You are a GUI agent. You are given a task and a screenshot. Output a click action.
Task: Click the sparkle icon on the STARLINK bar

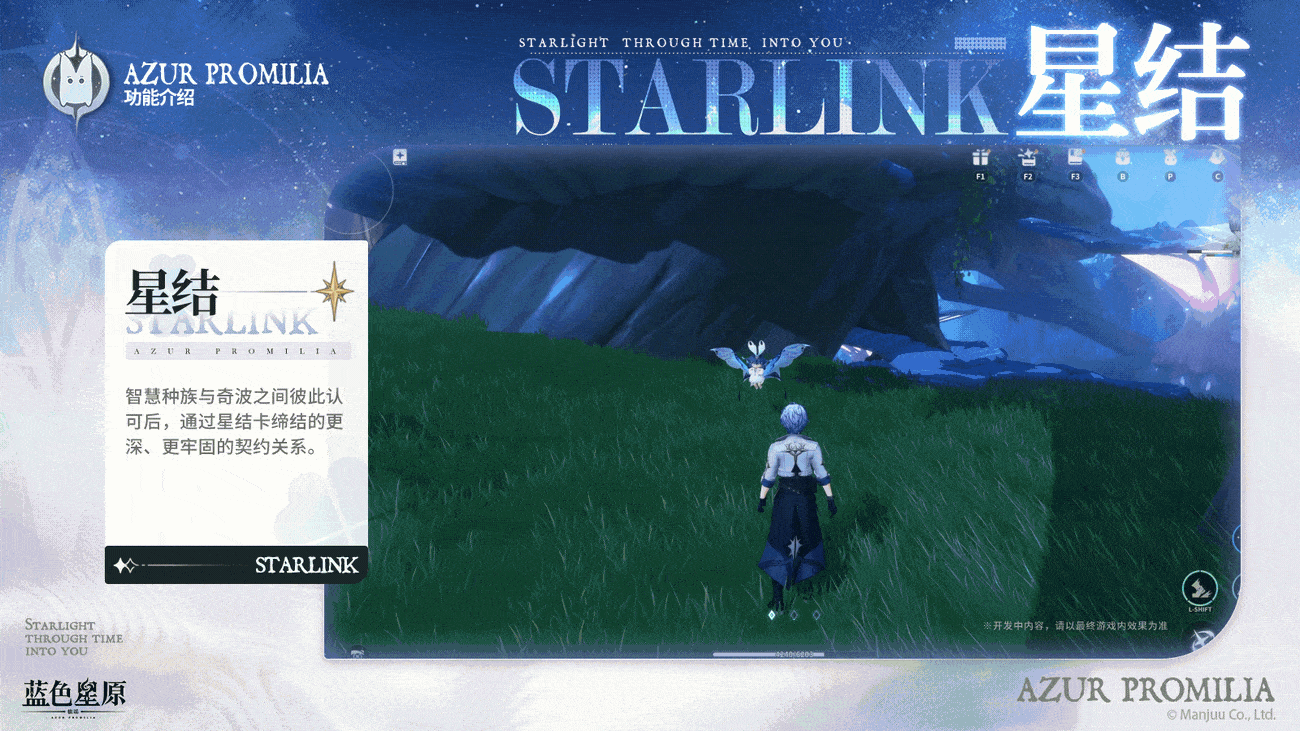125,565
